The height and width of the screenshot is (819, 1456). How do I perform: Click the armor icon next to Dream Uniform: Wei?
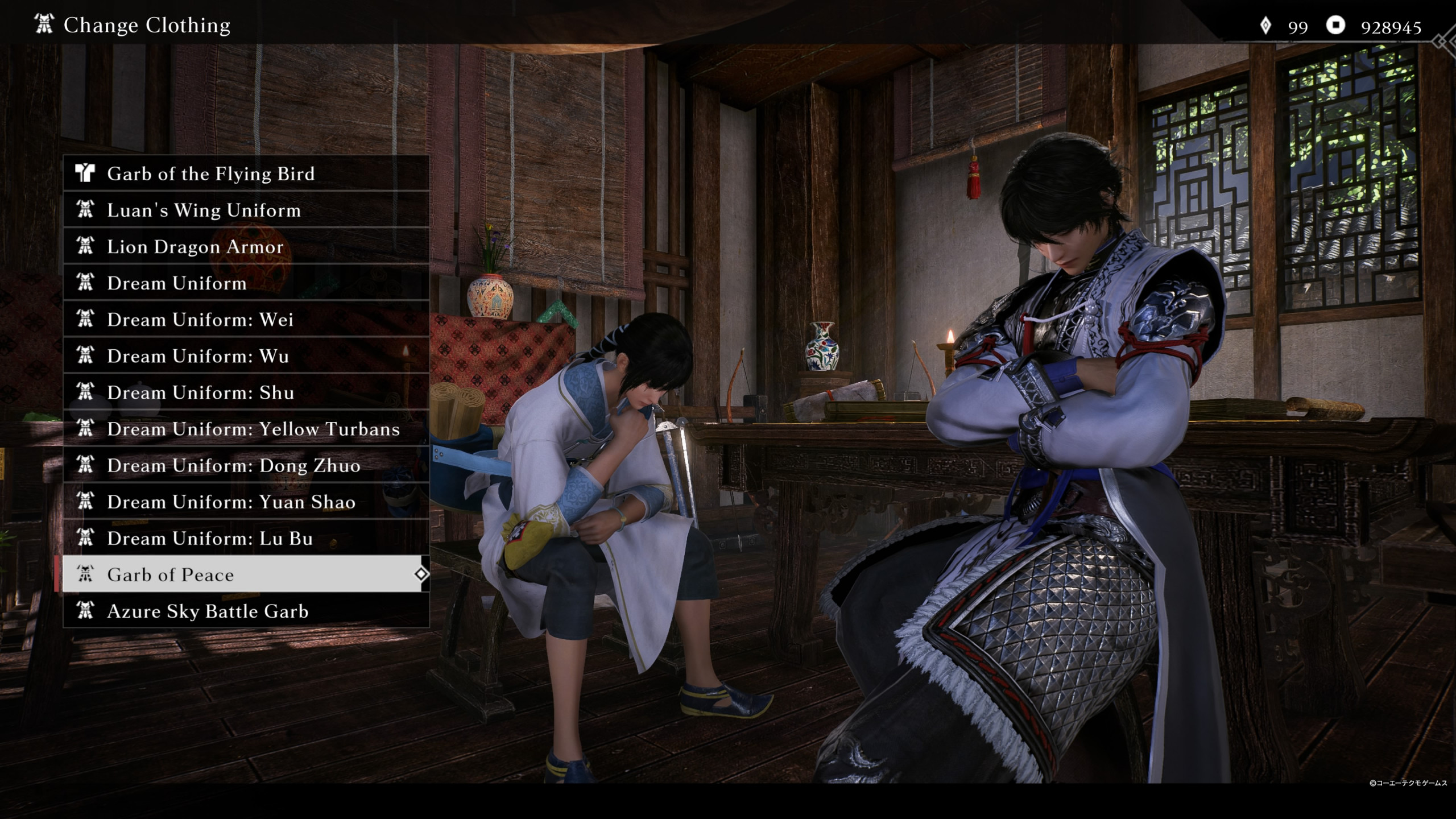tap(86, 320)
